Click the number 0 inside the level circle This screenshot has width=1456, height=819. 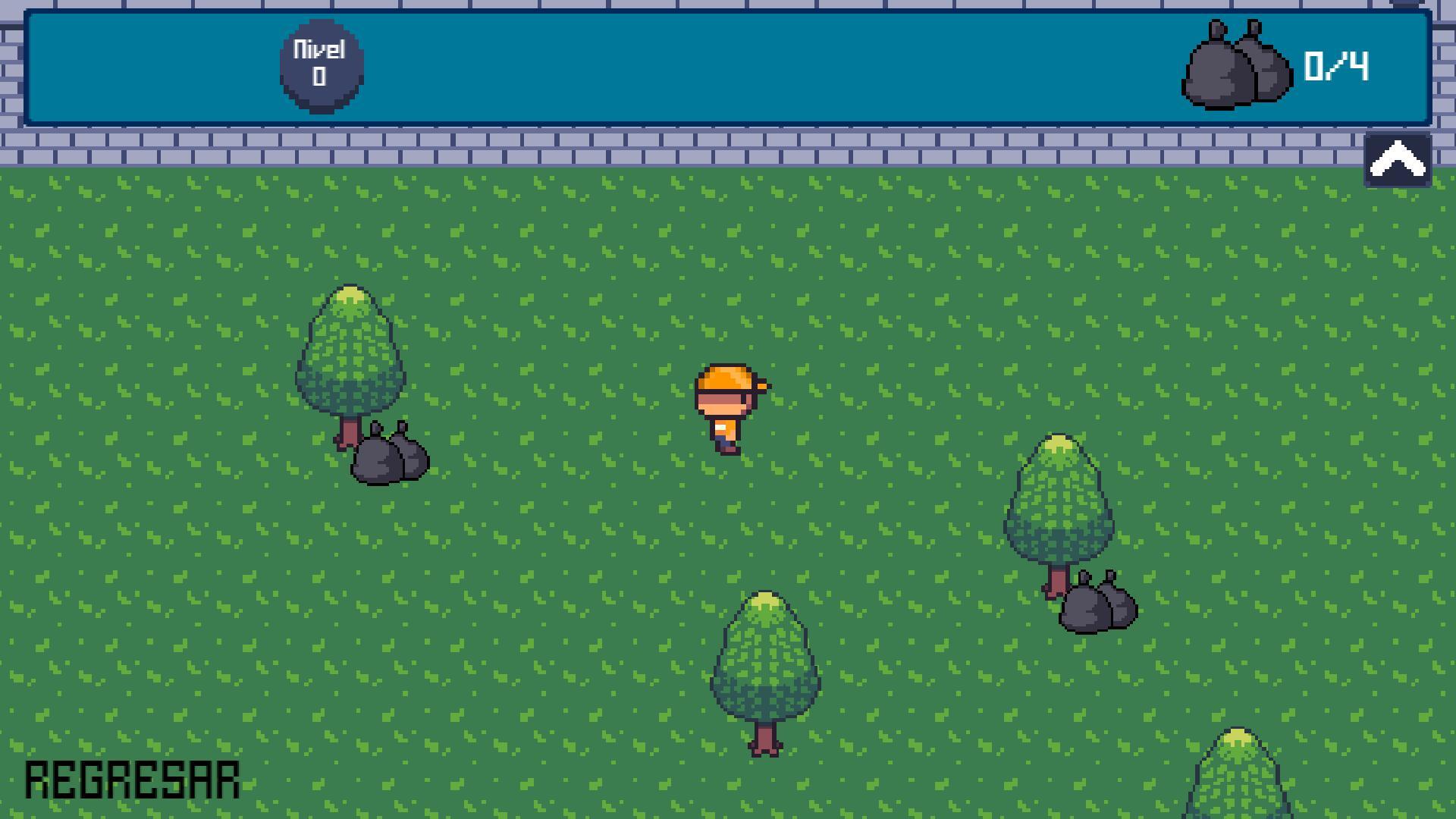[321, 78]
